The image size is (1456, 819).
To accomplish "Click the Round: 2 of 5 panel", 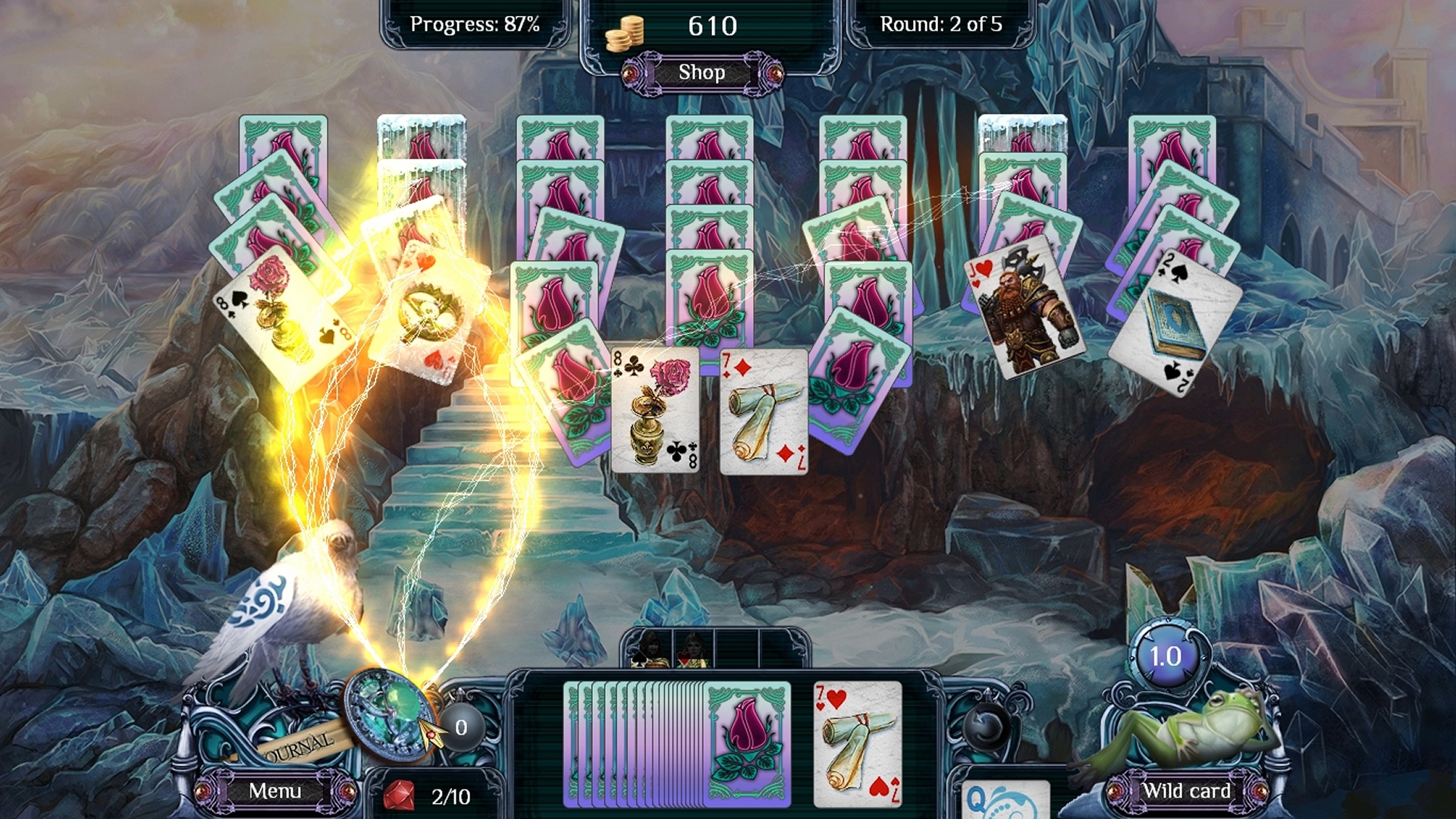I will (940, 24).
